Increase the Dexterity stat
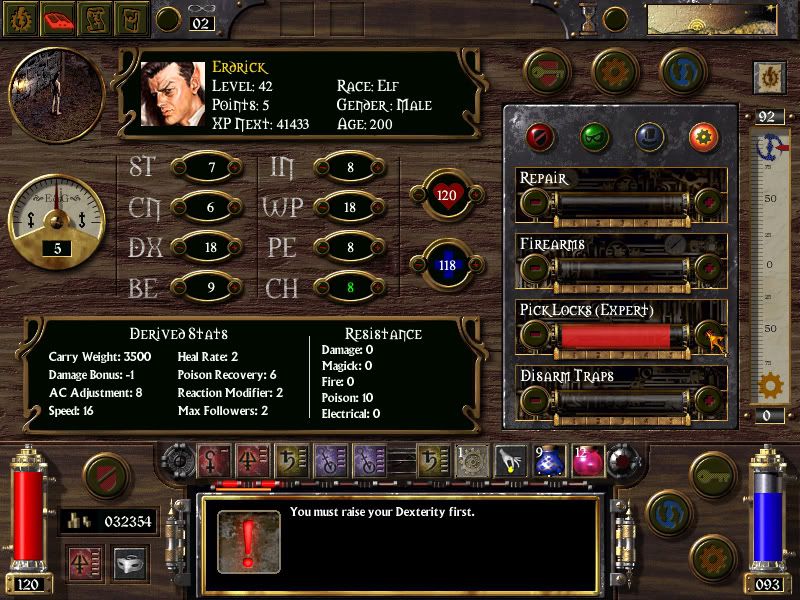The width and height of the screenshot is (800, 600). (x=234, y=249)
